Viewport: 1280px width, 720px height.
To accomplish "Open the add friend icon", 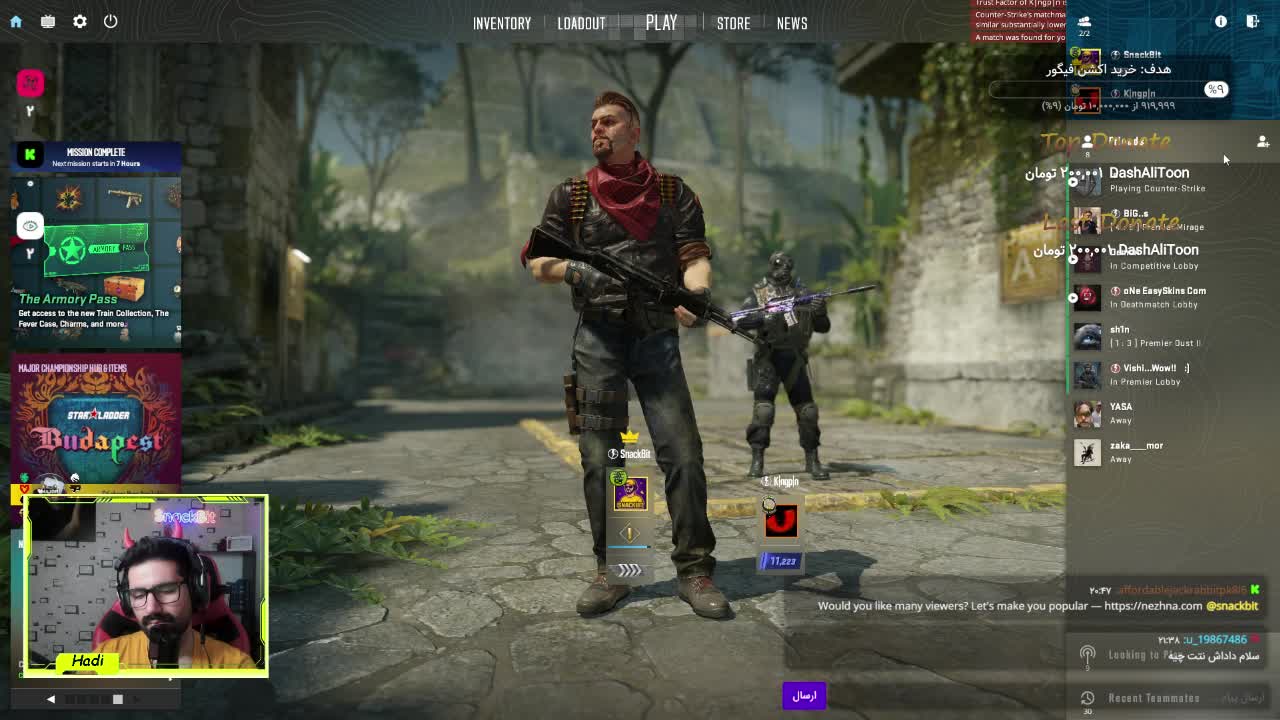I will click(x=1262, y=142).
